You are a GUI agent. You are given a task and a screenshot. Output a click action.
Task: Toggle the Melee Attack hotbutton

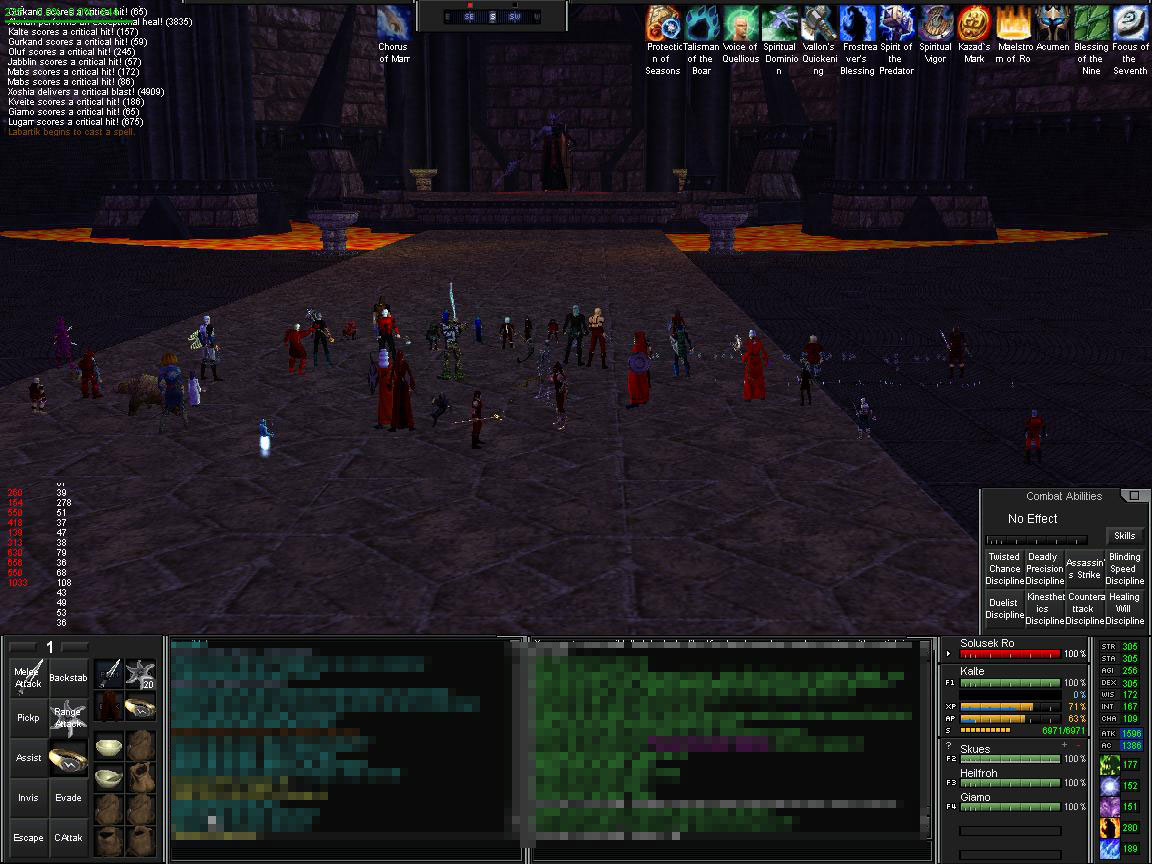tap(29, 677)
